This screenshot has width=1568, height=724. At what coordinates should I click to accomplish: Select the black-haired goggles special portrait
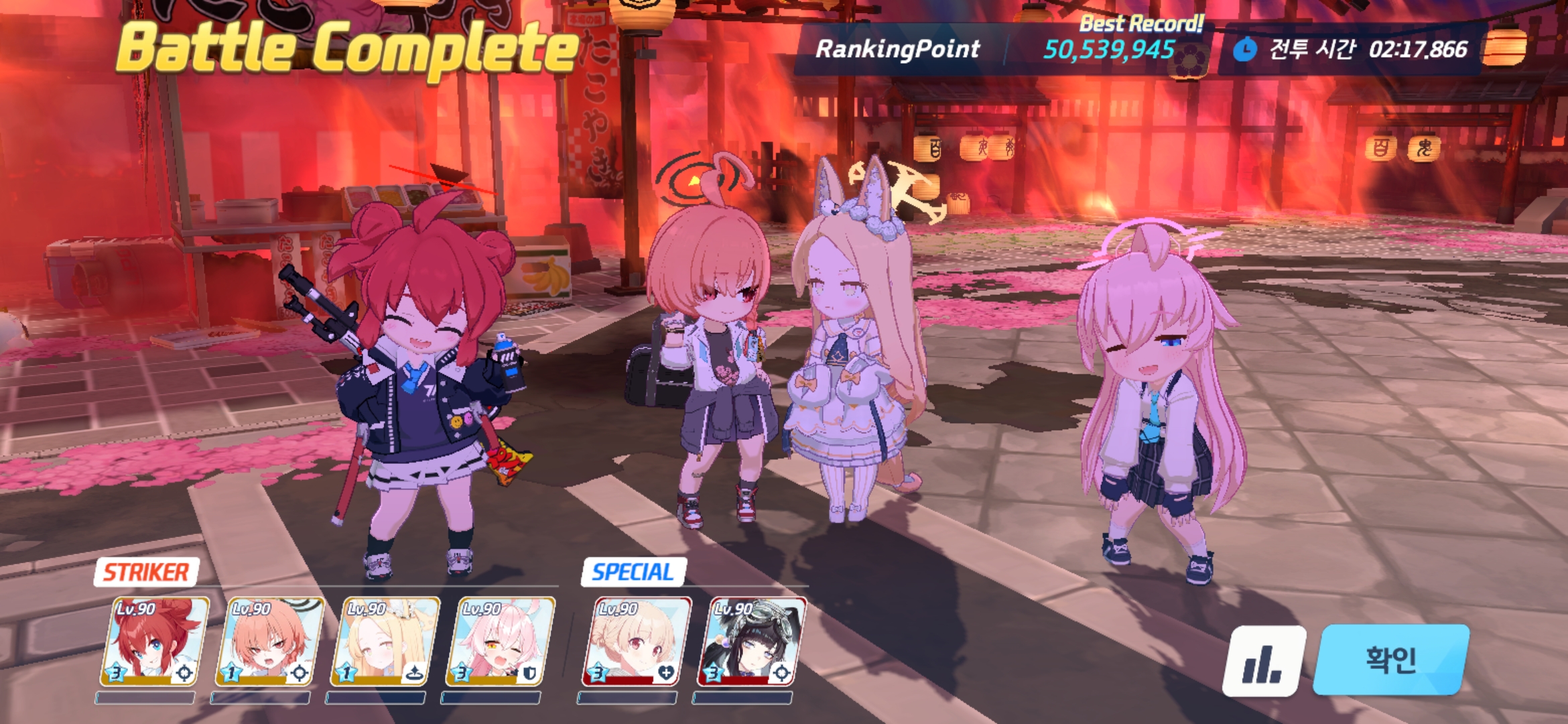(752, 642)
